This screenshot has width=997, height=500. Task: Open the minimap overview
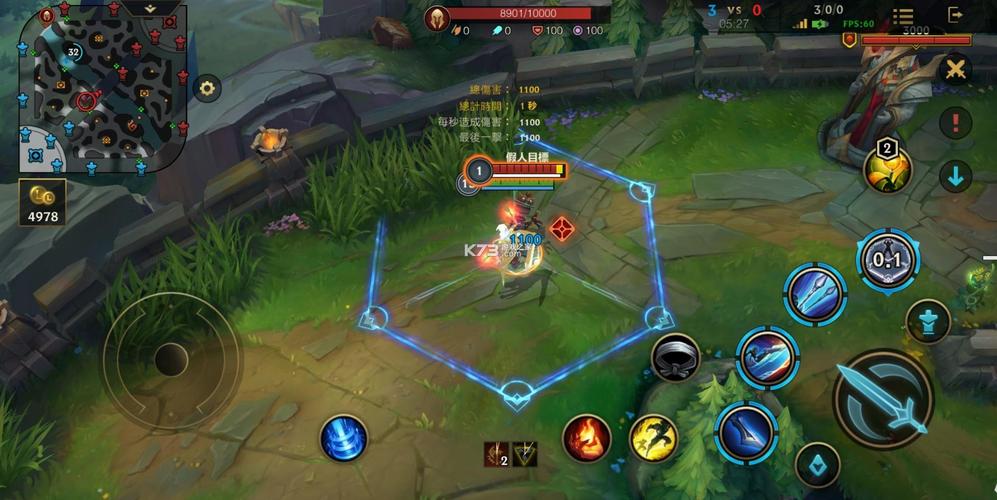(100, 90)
